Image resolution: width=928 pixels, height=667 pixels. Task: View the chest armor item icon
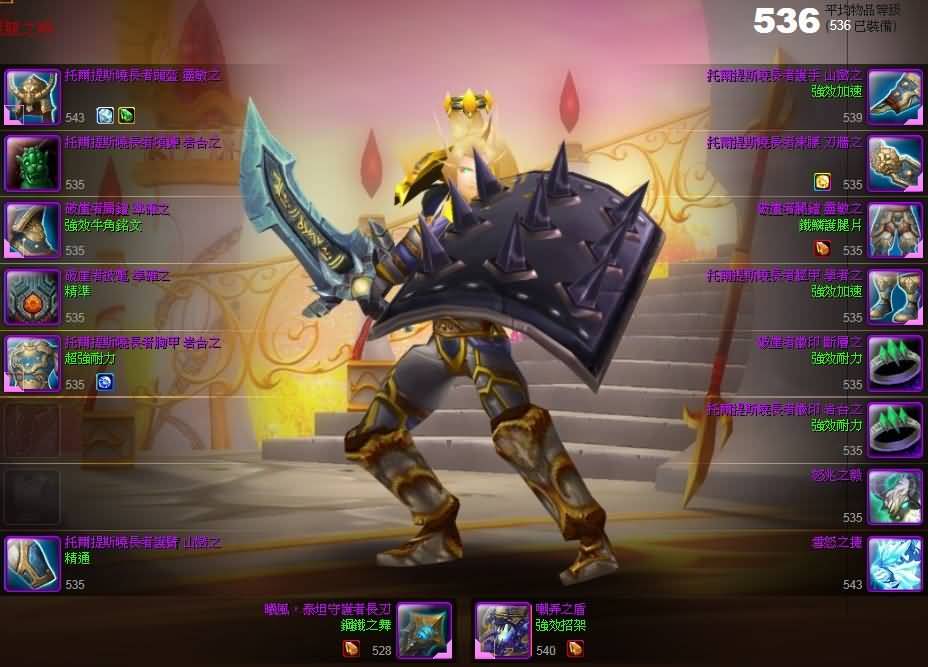33,364
